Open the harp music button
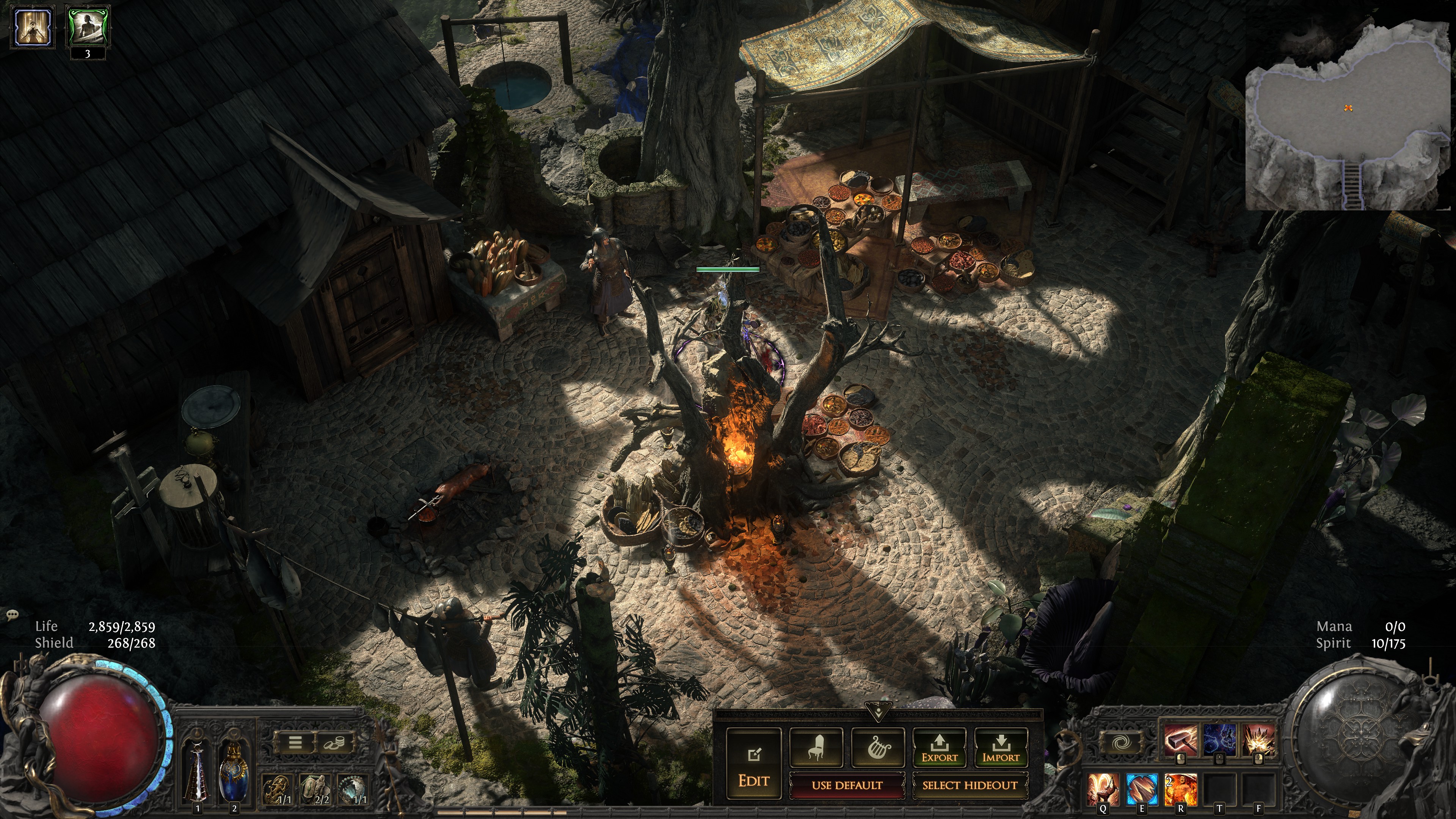This screenshot has height=819, width=1456. point(878,747)
